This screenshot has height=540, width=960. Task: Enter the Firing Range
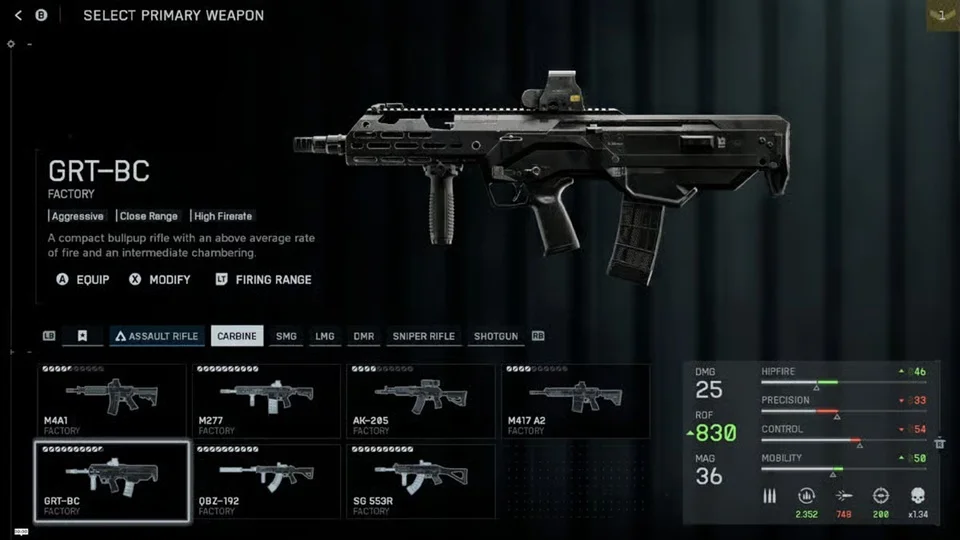(x=263, y=280)
